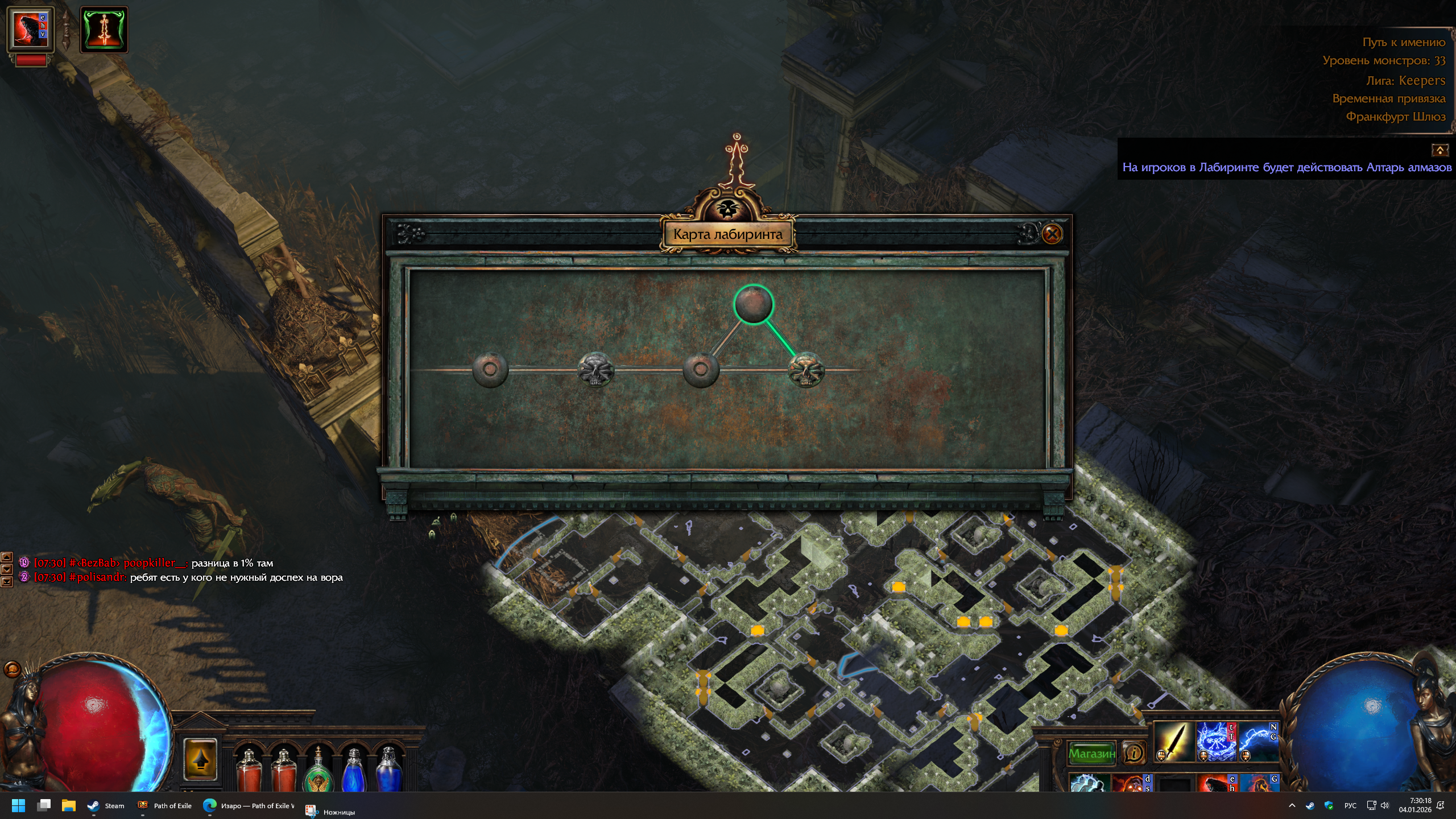Close the Карта лабиринта window

point(1052,234)
